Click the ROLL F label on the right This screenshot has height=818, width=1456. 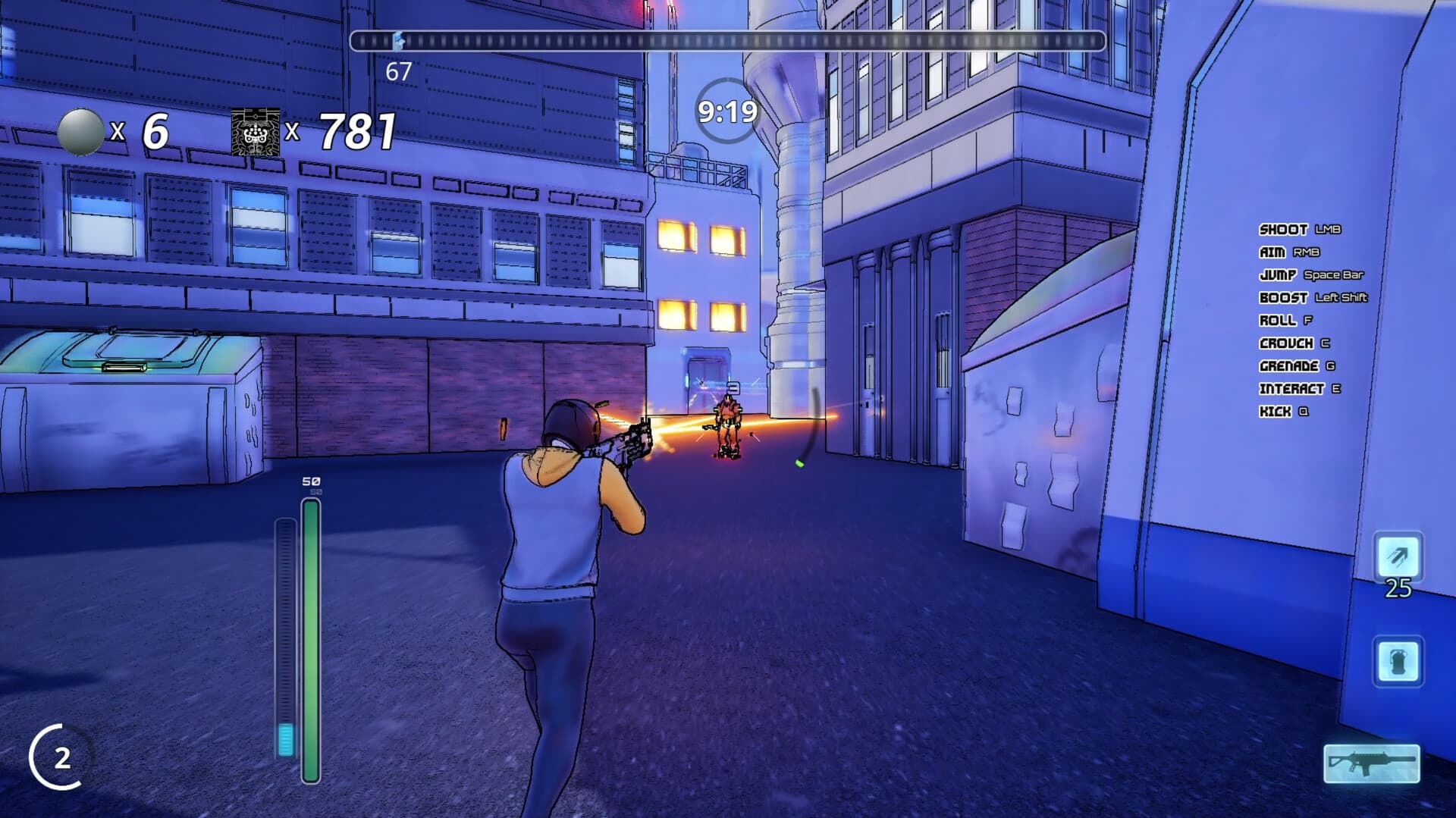click(x=1285, y=321)
